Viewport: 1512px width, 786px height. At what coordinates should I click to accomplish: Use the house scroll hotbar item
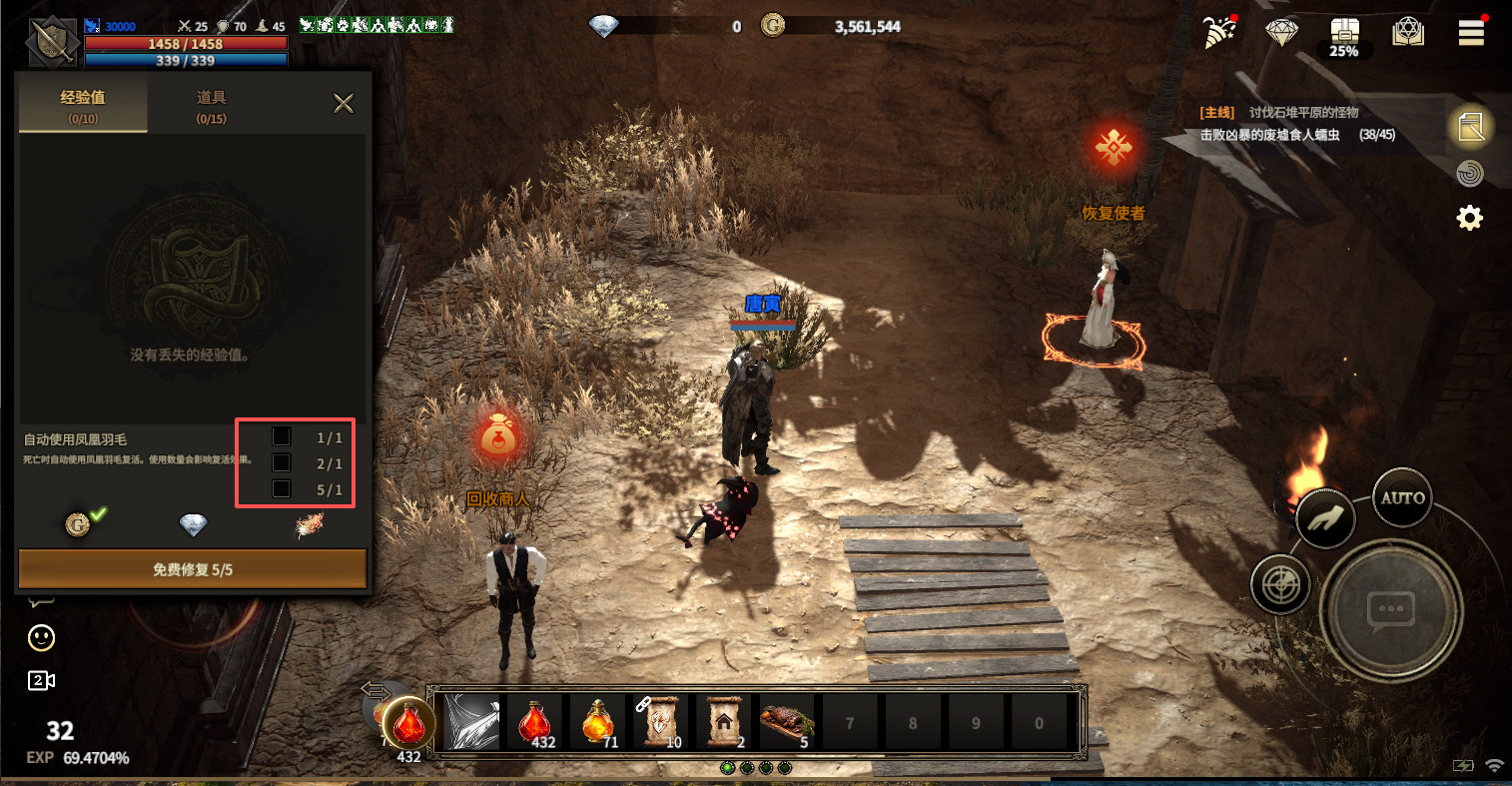[x=724, y=721]
